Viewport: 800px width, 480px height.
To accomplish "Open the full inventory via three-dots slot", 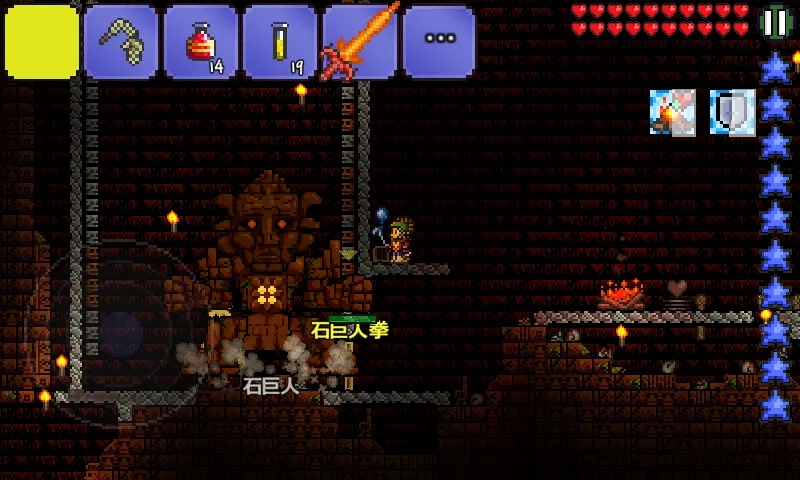I will pyautogui.click(x=440, y=41).
